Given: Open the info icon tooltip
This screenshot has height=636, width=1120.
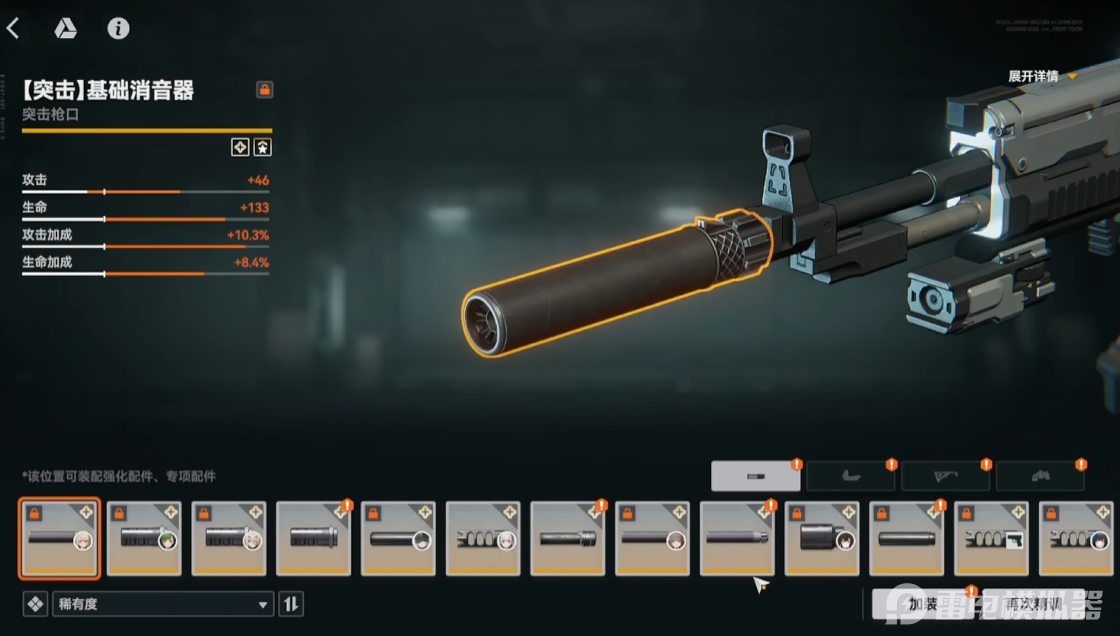Looking at the screenshot, I should (x=118, y=28).
